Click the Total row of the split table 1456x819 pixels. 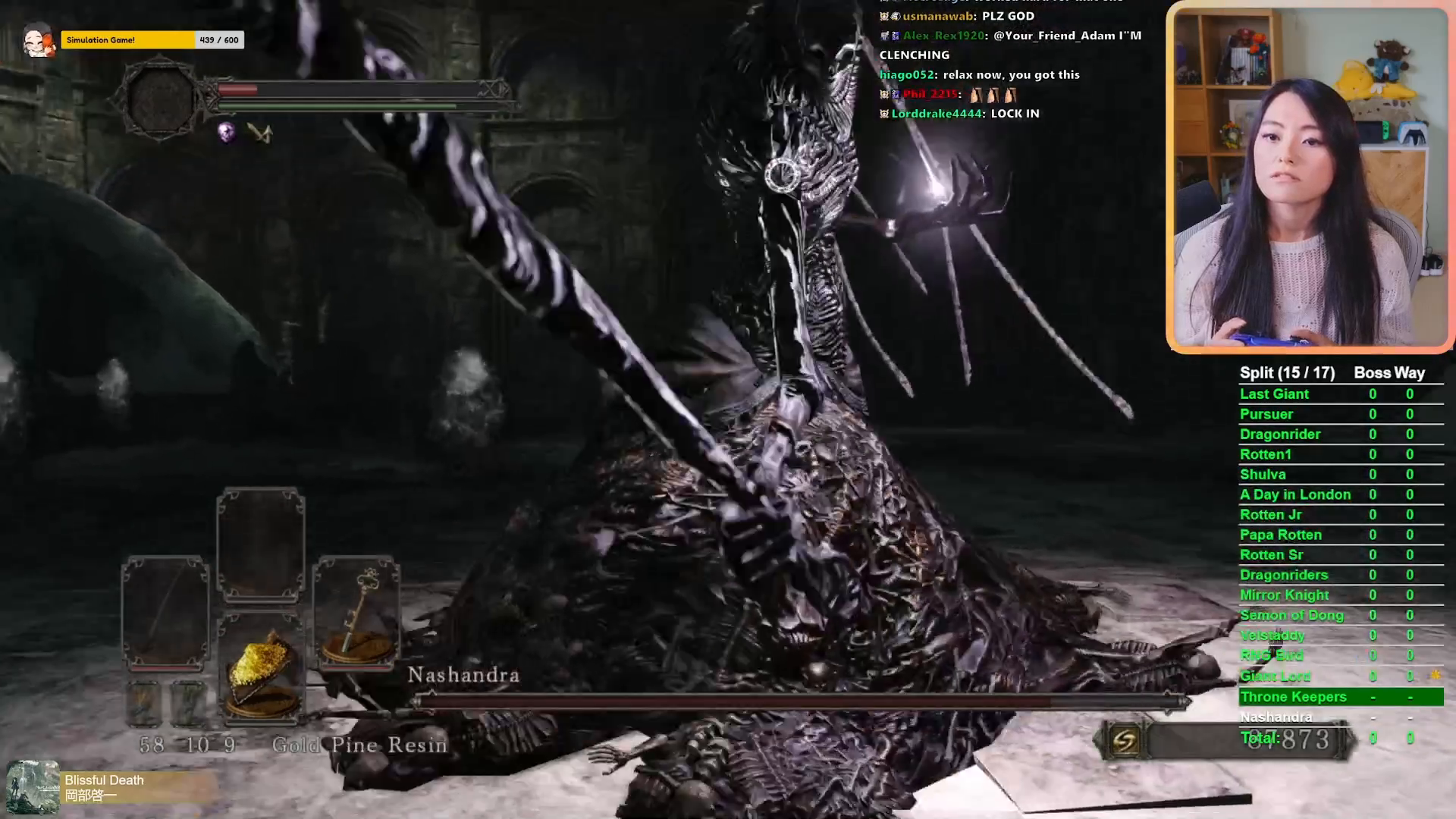1261,737
